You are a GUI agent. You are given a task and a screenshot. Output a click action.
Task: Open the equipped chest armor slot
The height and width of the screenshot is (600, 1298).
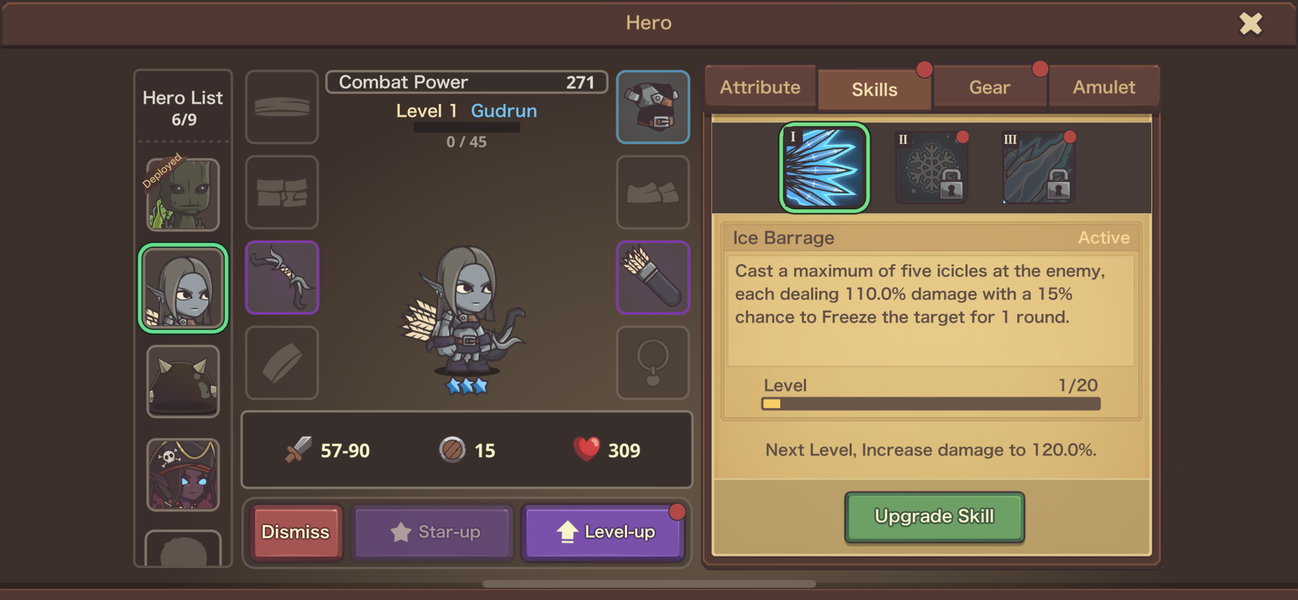click(653, 106)
